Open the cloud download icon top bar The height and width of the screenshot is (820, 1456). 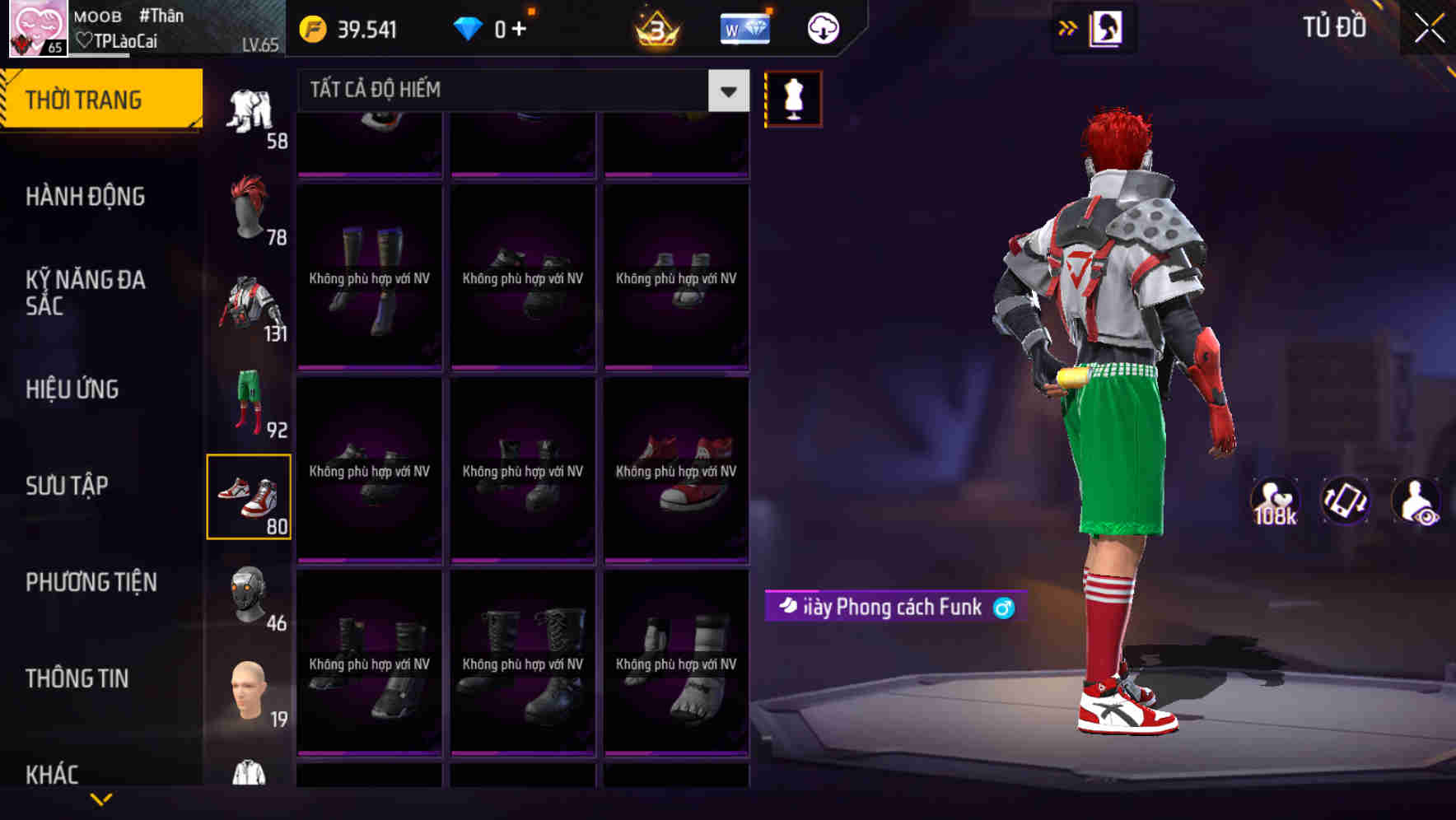pyautogui.click(x=822, y=27)
